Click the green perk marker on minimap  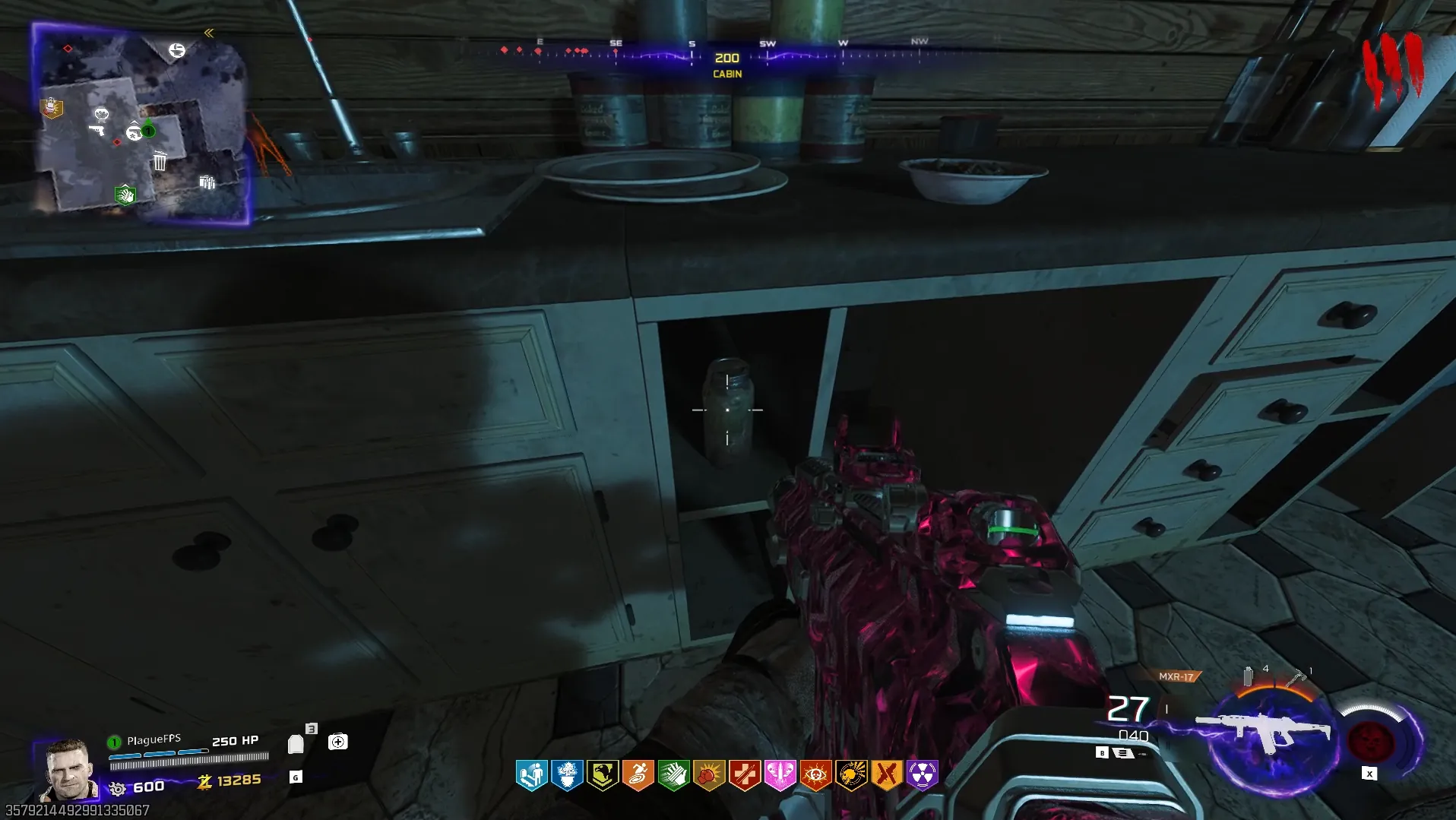tap(125, 195)
